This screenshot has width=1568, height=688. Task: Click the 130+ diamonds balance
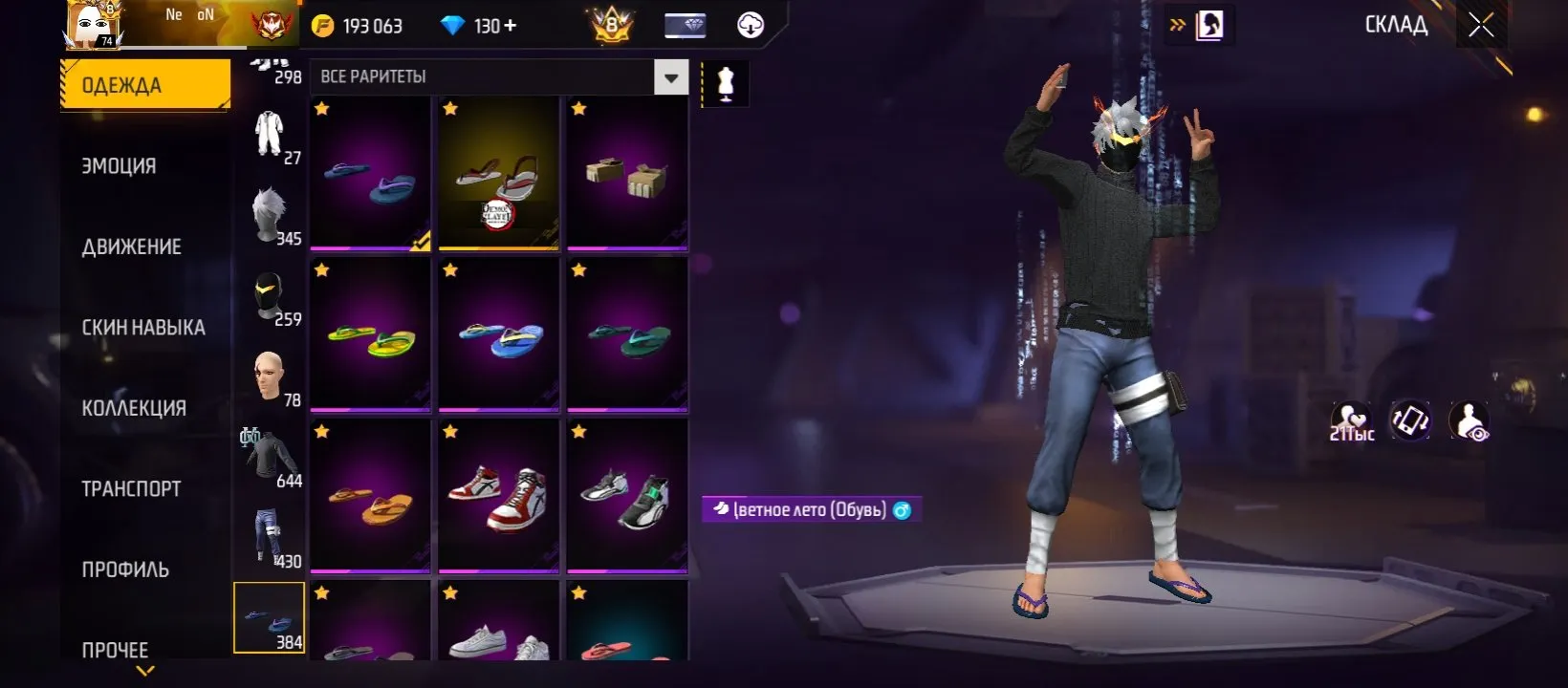tap(478, 25)
